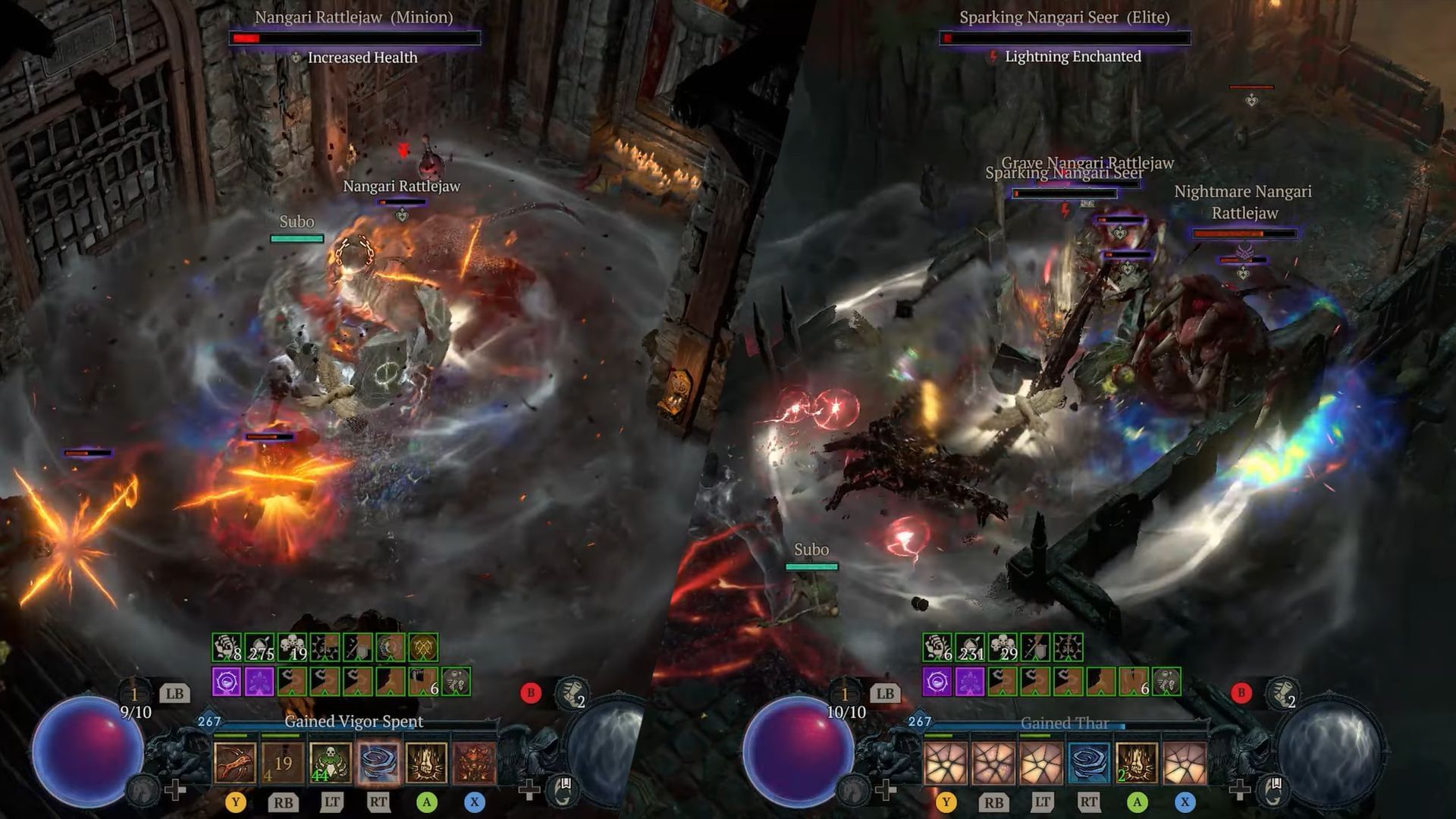The width and height of the screenshot is (1456, 819).
Task: Click the golden crossed-axes buff icon
Action: coord(423,647)
